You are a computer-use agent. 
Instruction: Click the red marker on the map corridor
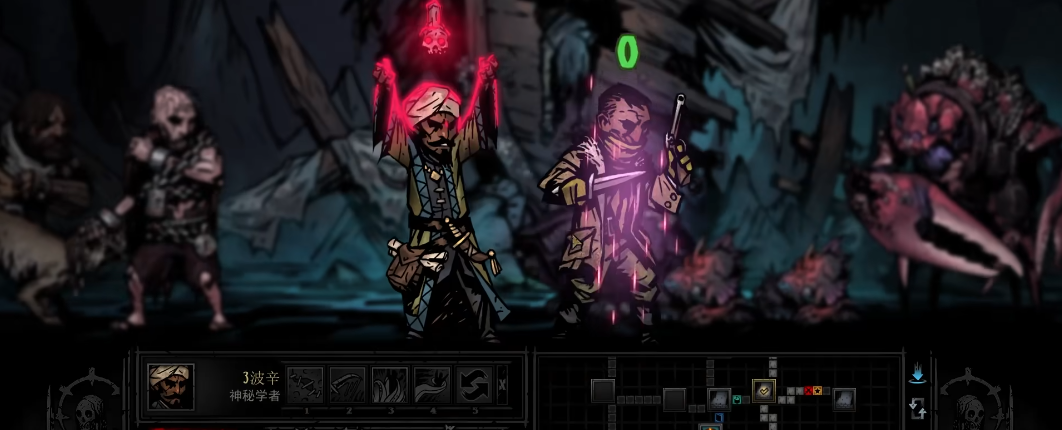pyautogui.click(x=807, y=390)
